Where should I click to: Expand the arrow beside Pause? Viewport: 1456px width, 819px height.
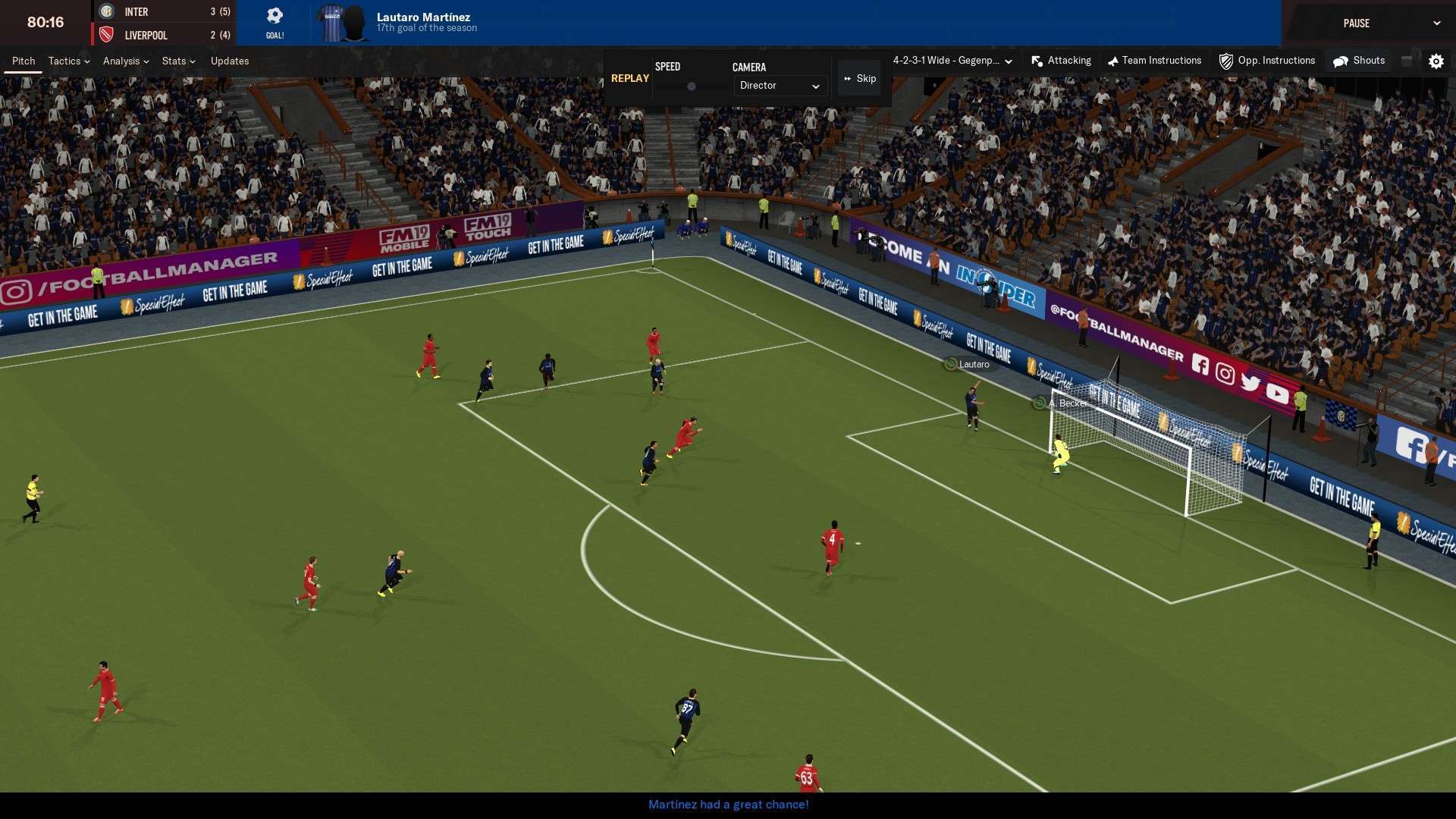[1436, 24]
